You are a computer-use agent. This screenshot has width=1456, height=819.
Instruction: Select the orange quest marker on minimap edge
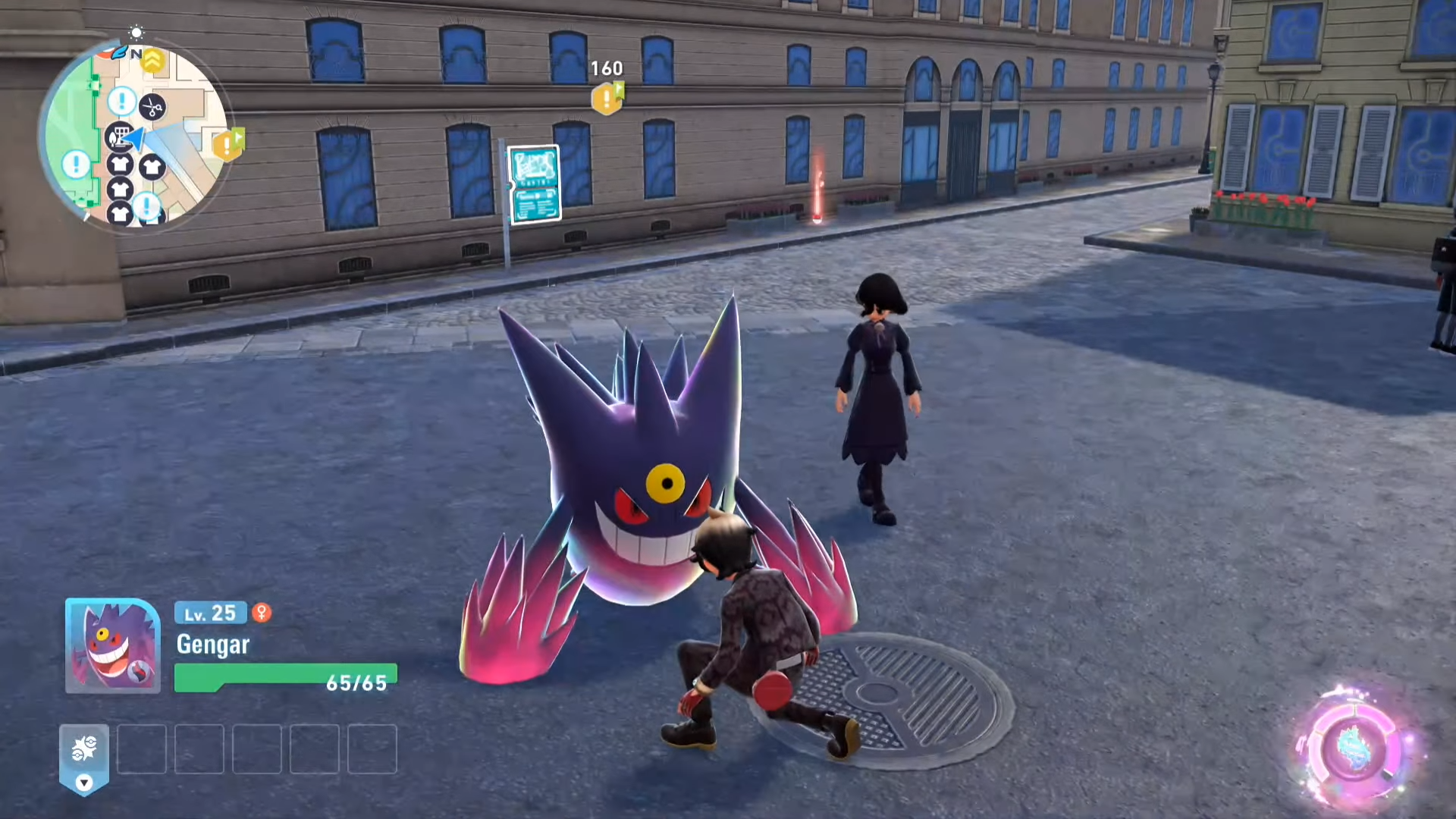[x=227, y=143]
